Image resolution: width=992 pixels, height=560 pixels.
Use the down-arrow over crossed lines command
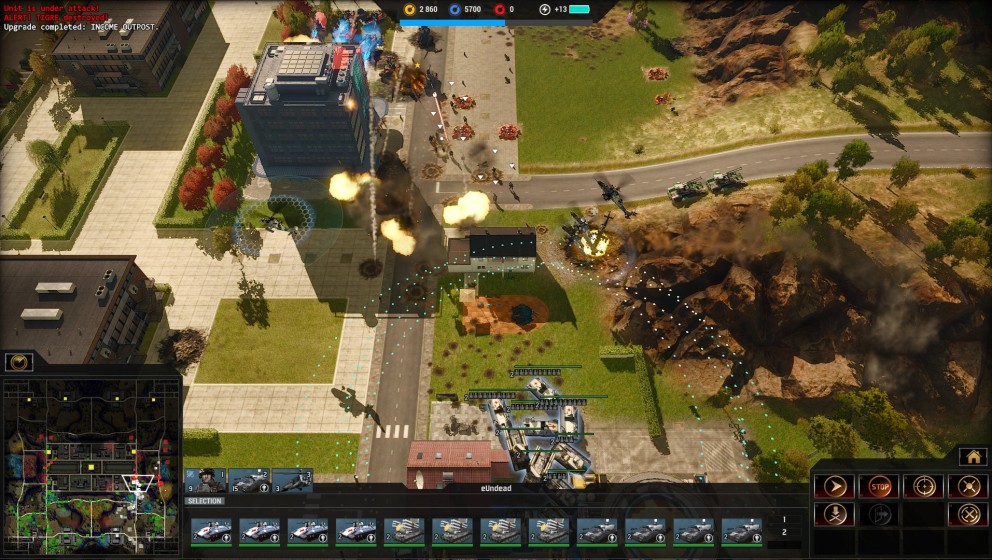(833, 514)
